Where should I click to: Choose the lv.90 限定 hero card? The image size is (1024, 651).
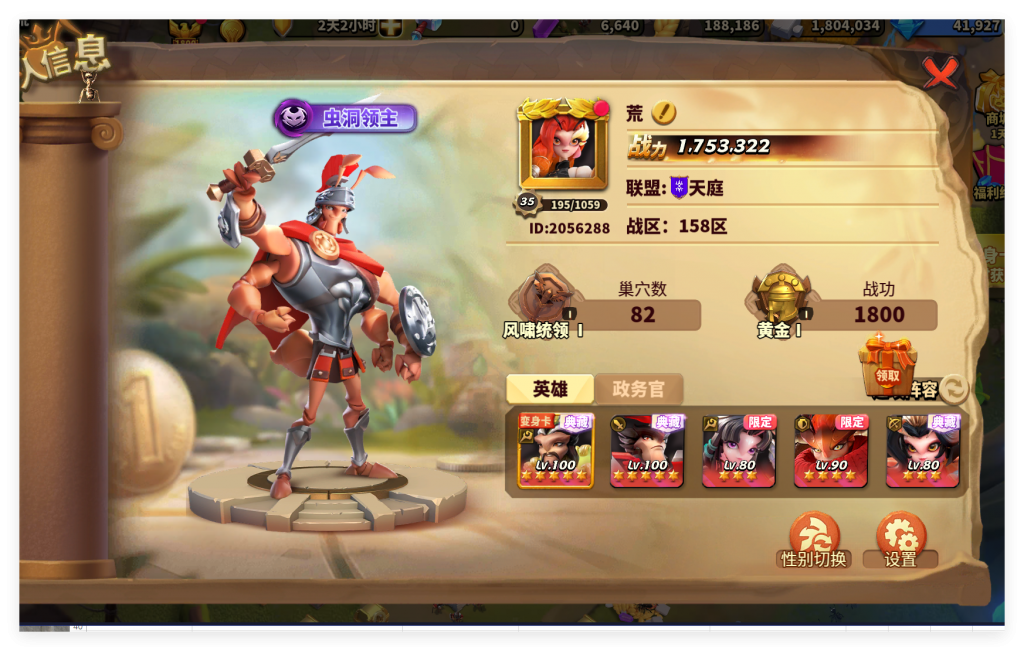(x=831, y=450)
